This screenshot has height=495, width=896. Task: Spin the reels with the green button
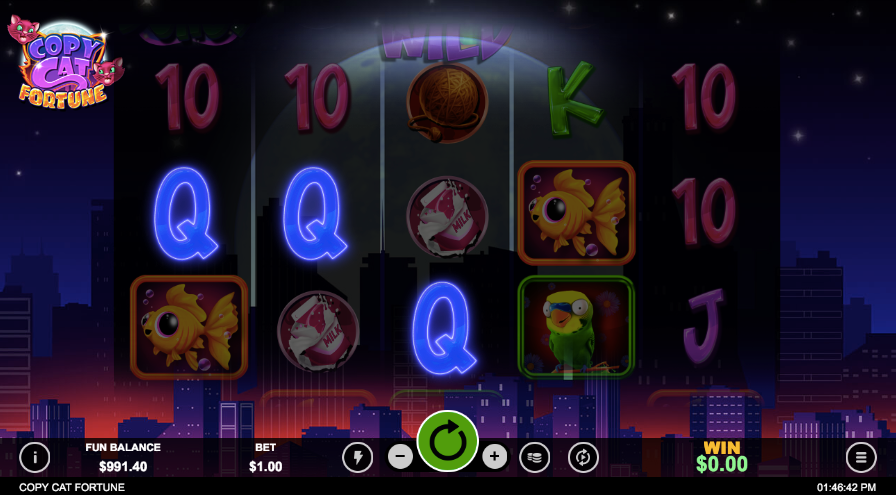(447, 441)
